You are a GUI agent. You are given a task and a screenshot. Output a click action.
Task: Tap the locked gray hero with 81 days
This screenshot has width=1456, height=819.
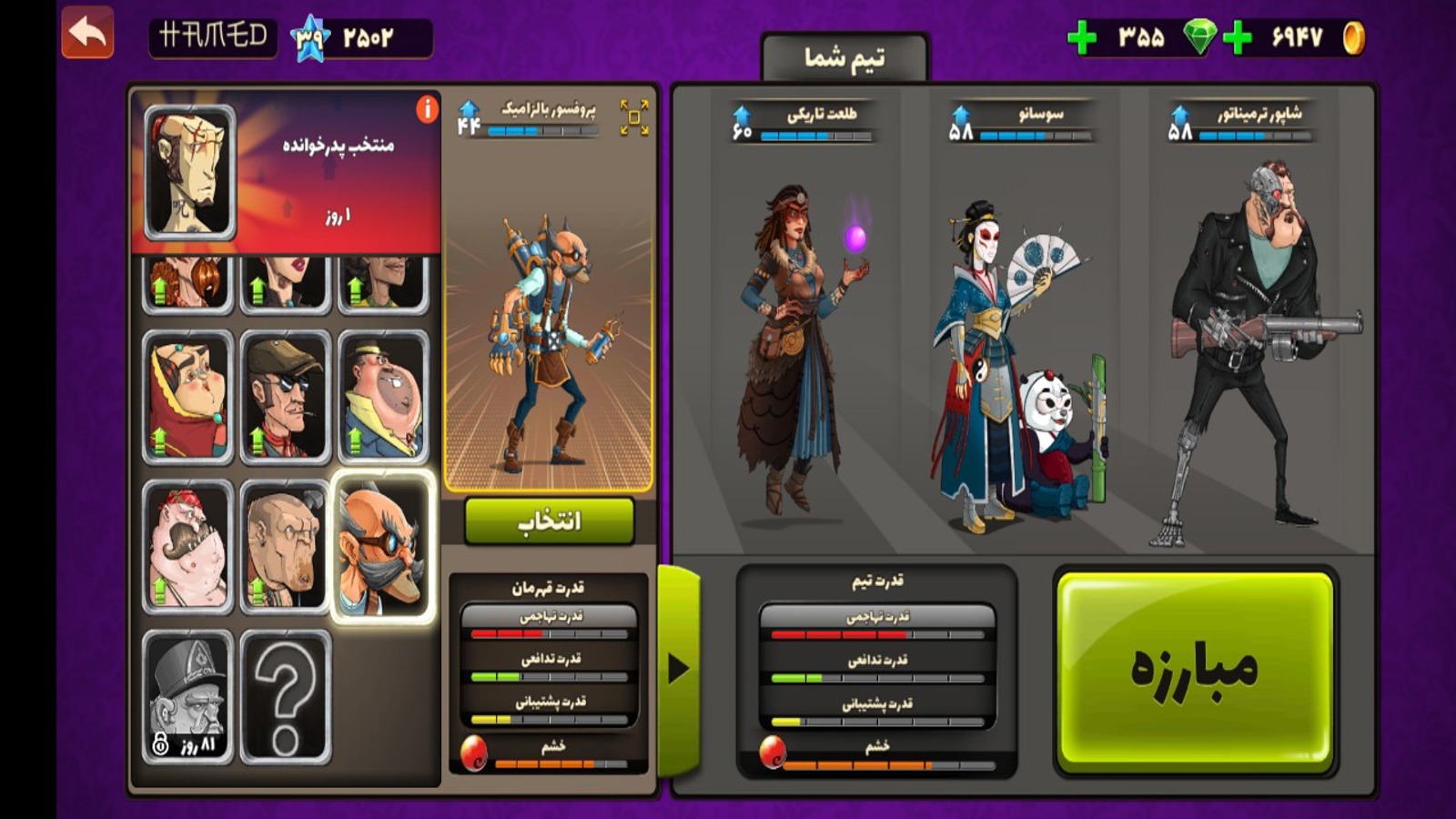tap(188, 696)
